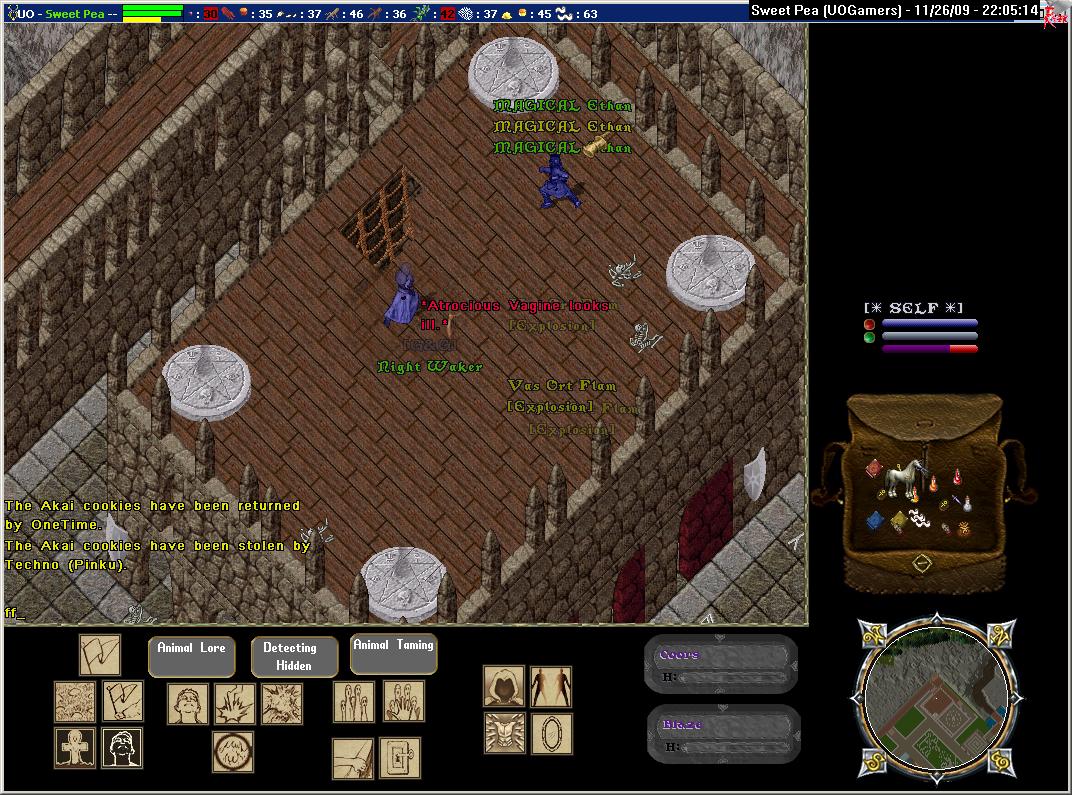1072x795 pixels.
Task: Click the SELF status bar gump
Action: coord(920,328)
